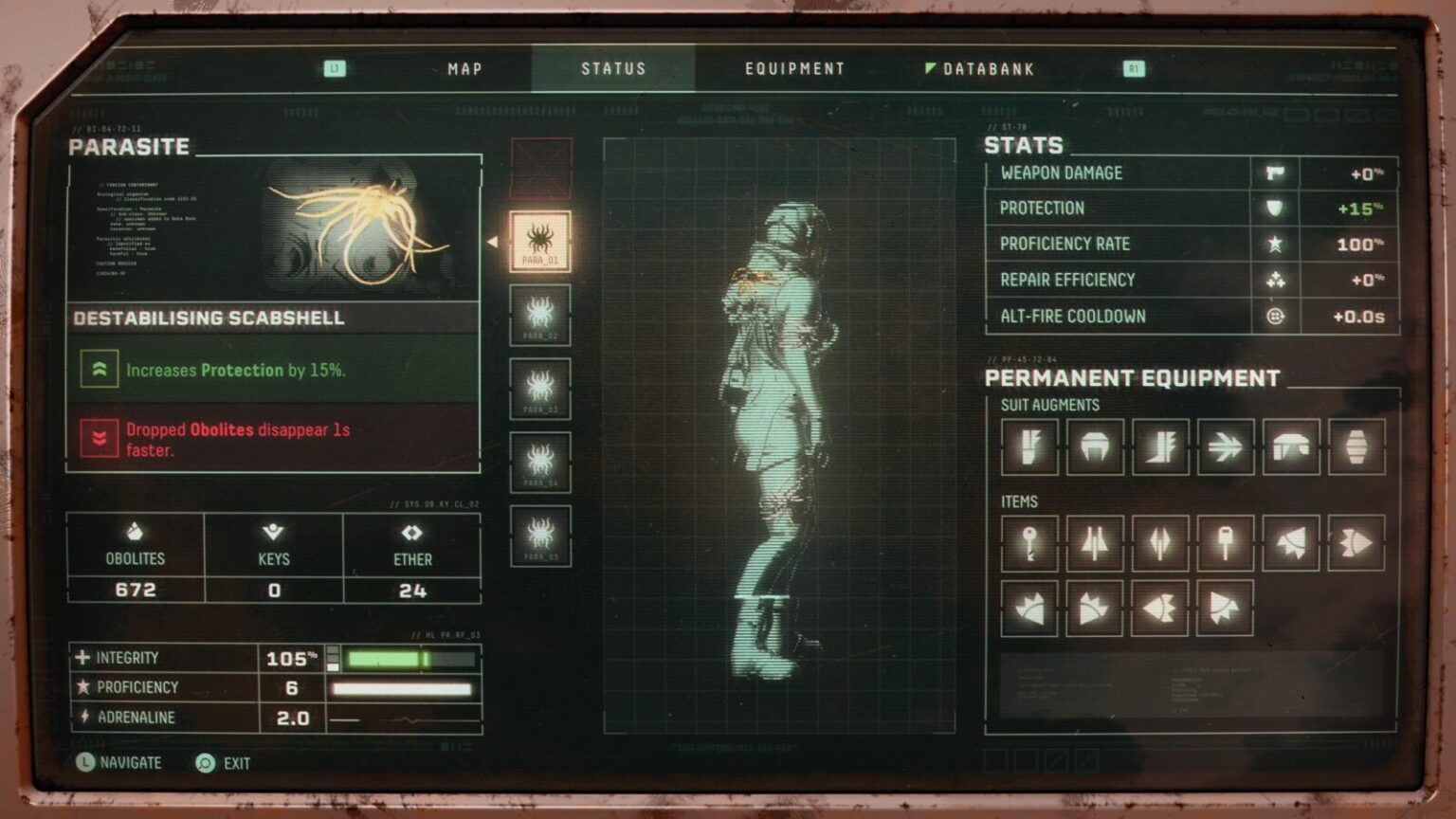Image resolution: width=1456 pixels, height=819 pixels.
Task: Click the helmet suit augment icon
Action: coord(1095,446)
